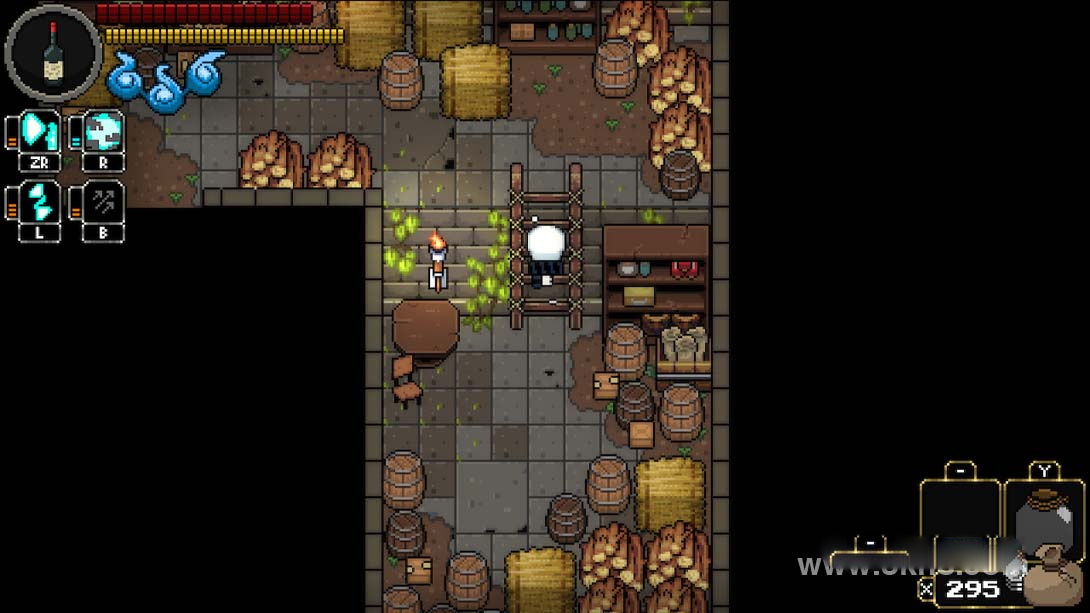The width and height of the screenshot is (1090, 613).
Task: Select the wine bottle item in the round slot
Action: [x=53, y=52]
